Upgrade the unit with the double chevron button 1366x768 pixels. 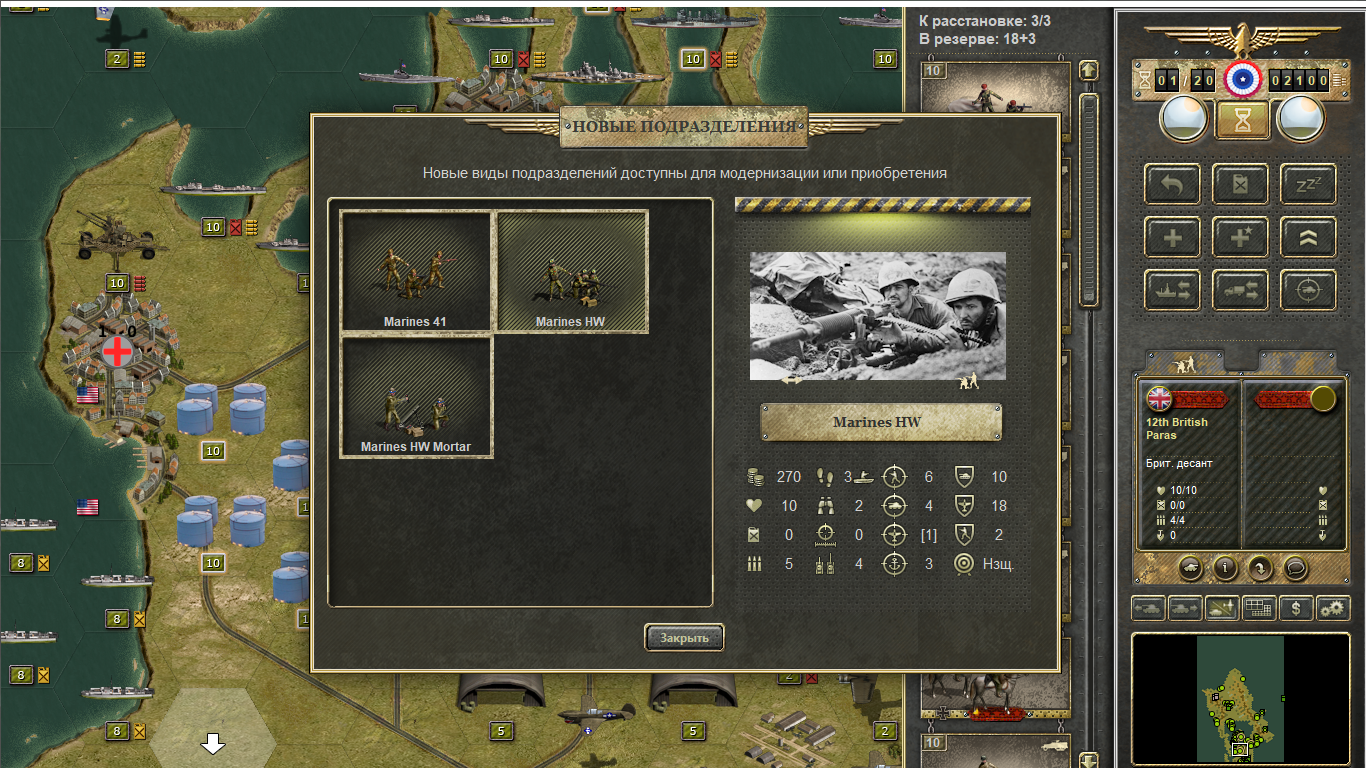[x=1308, y=237]
